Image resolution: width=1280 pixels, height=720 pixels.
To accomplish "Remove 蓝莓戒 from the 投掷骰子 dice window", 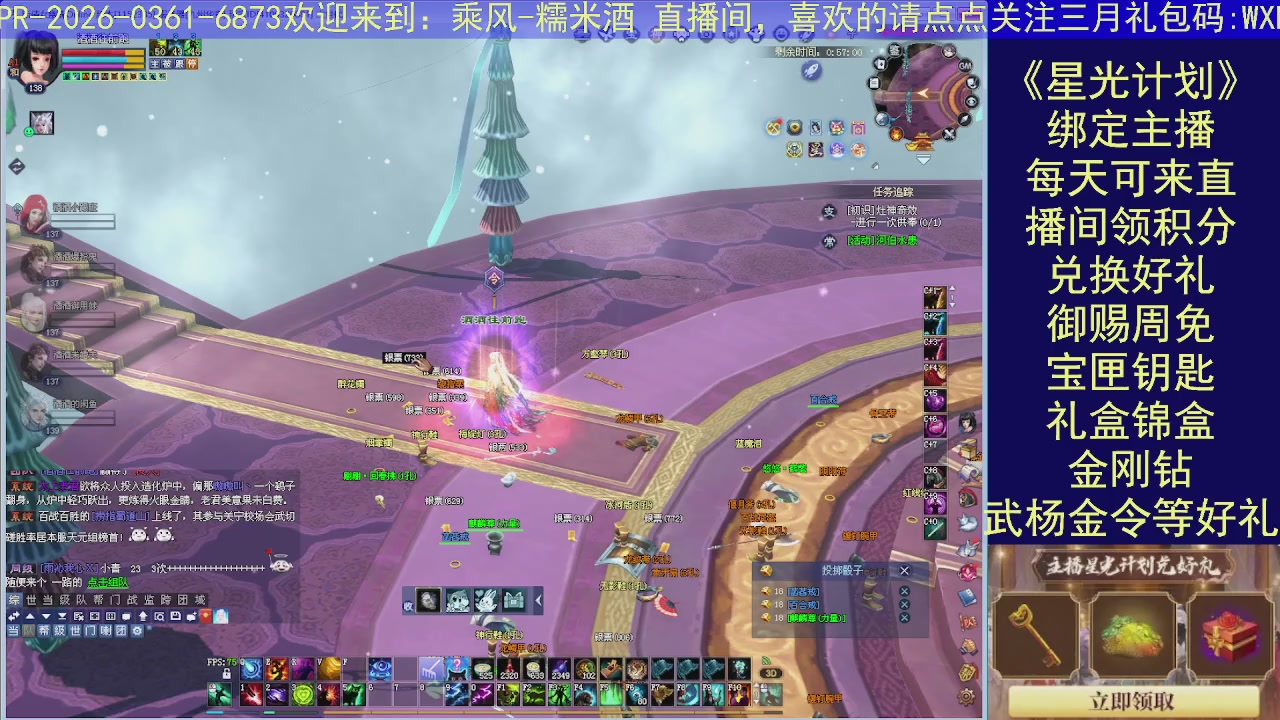I will [904, 592].
